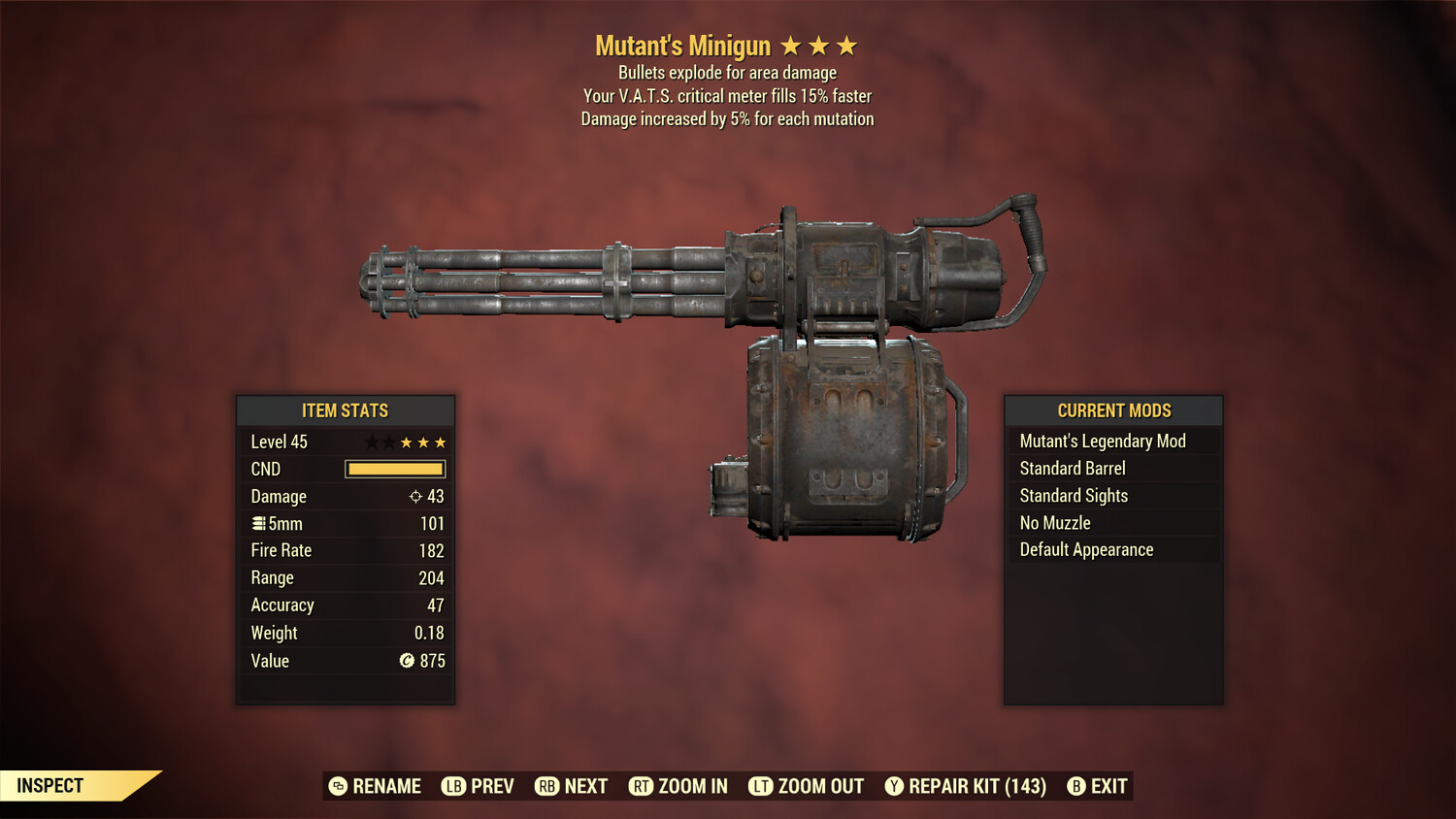
Task: Select the 5mm ammo icon
Action: tap(258, 523)
